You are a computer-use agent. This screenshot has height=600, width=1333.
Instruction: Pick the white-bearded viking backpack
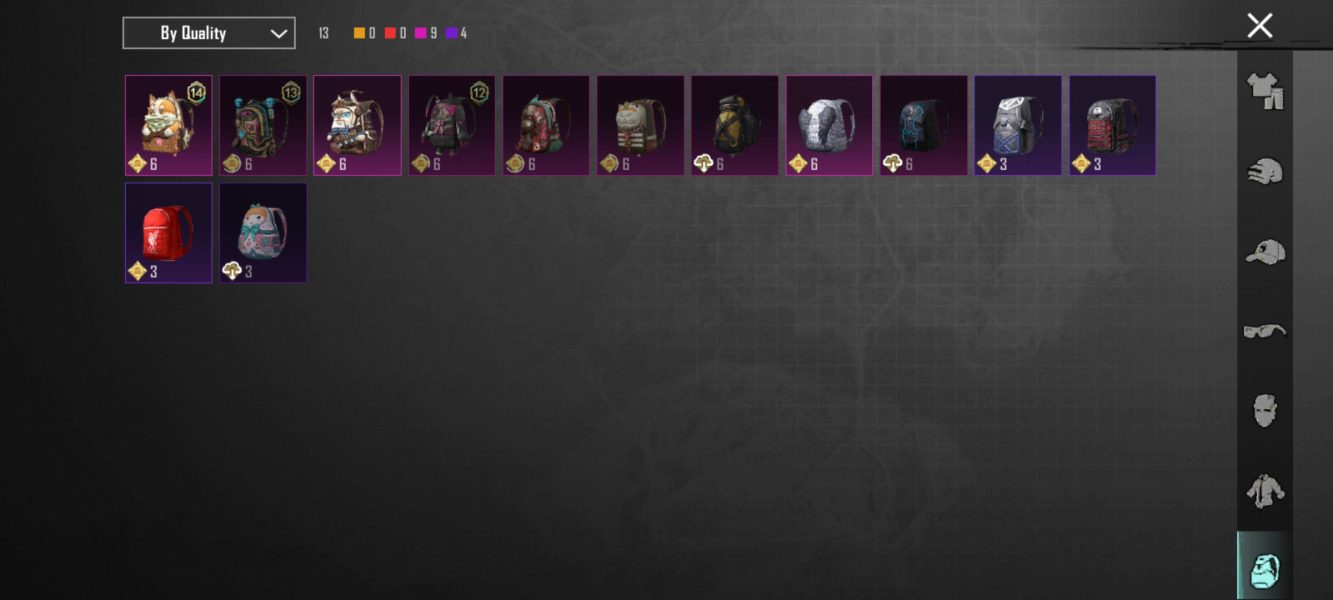tap(357, 125)
